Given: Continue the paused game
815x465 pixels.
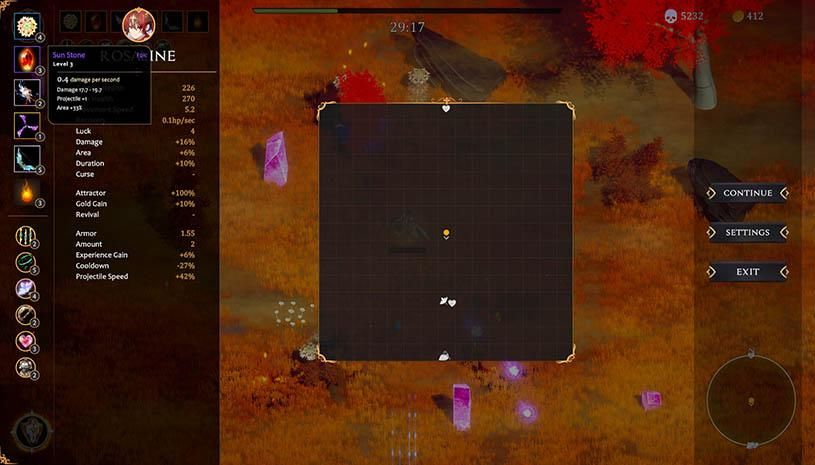Looking at the screenshot, I should (x=747, y=193).
